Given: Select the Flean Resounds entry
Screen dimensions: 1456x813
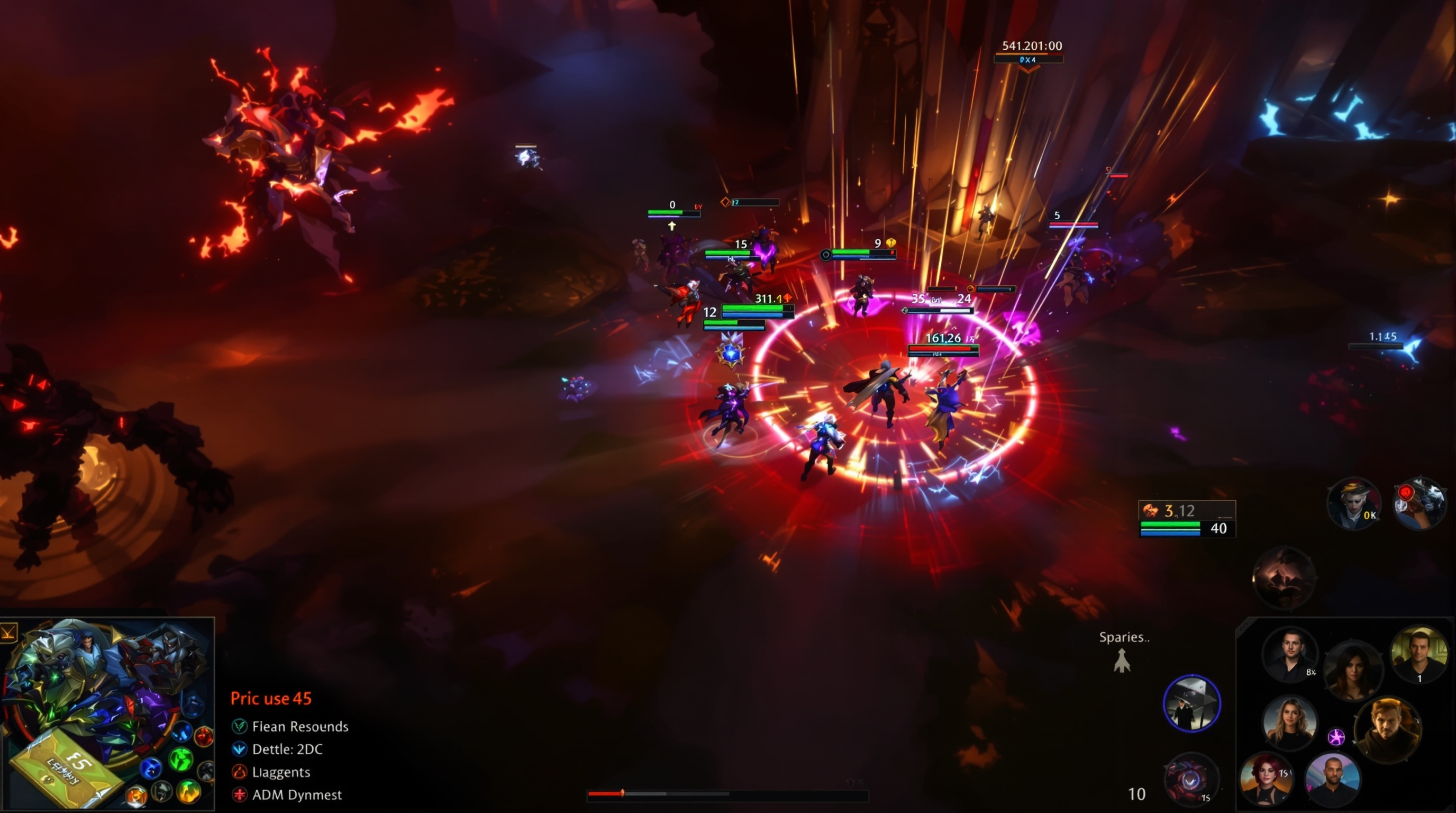Looking at the screenshot, I should point(299,726).
